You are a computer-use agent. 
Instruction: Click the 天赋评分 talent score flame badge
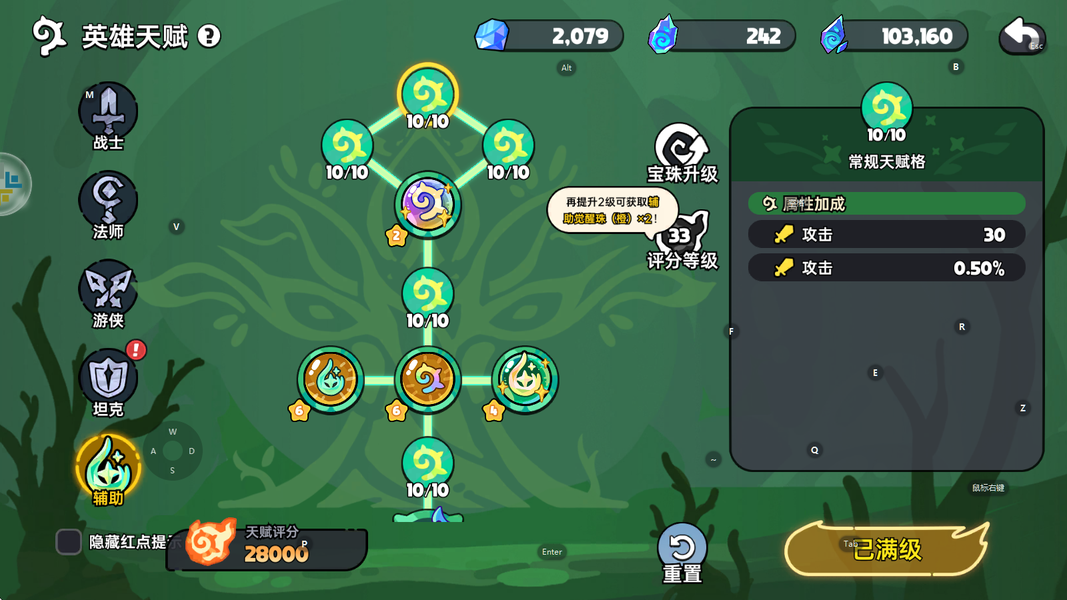pyautogui.click(x=212, y=543)
